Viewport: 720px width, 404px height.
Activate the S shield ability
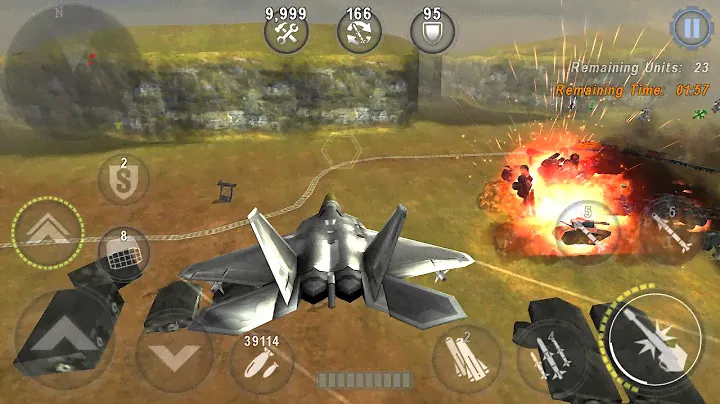(x=125, y=181)
